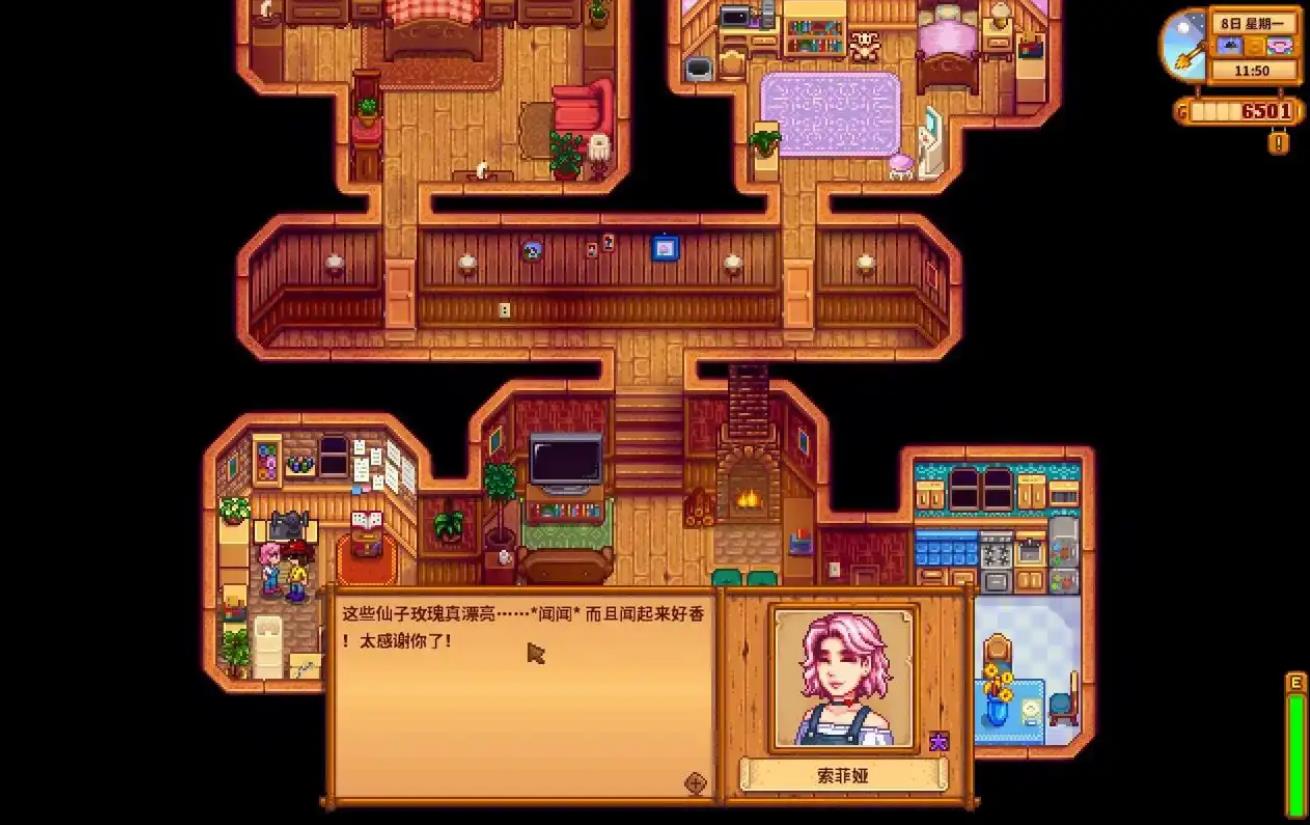The image size is (1310, 825).
Task: Click the pink birthday icon in the date panel
Action: pos(1279,47)
